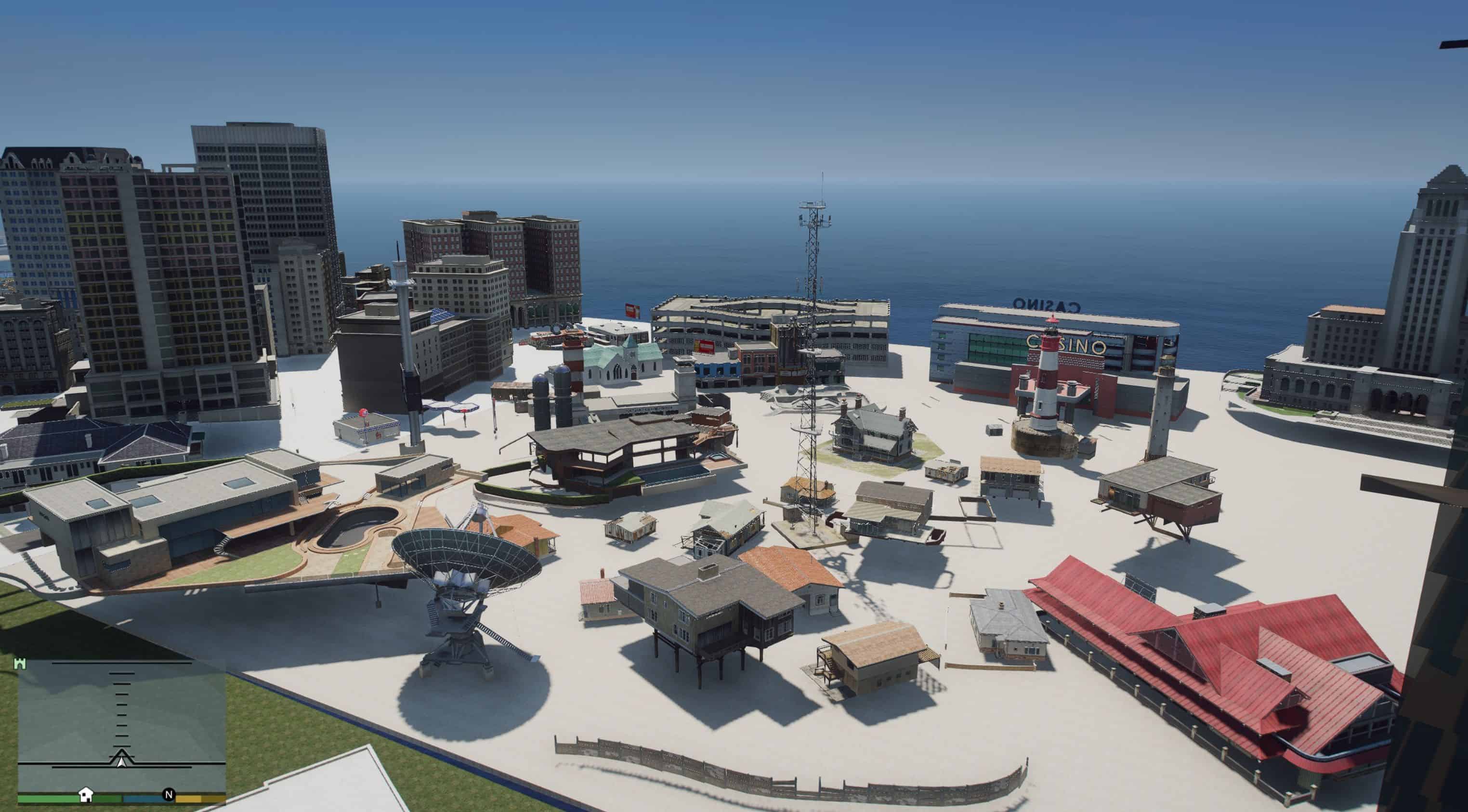Click the north compass marker

pyautogui.click(x=168, y=794)
